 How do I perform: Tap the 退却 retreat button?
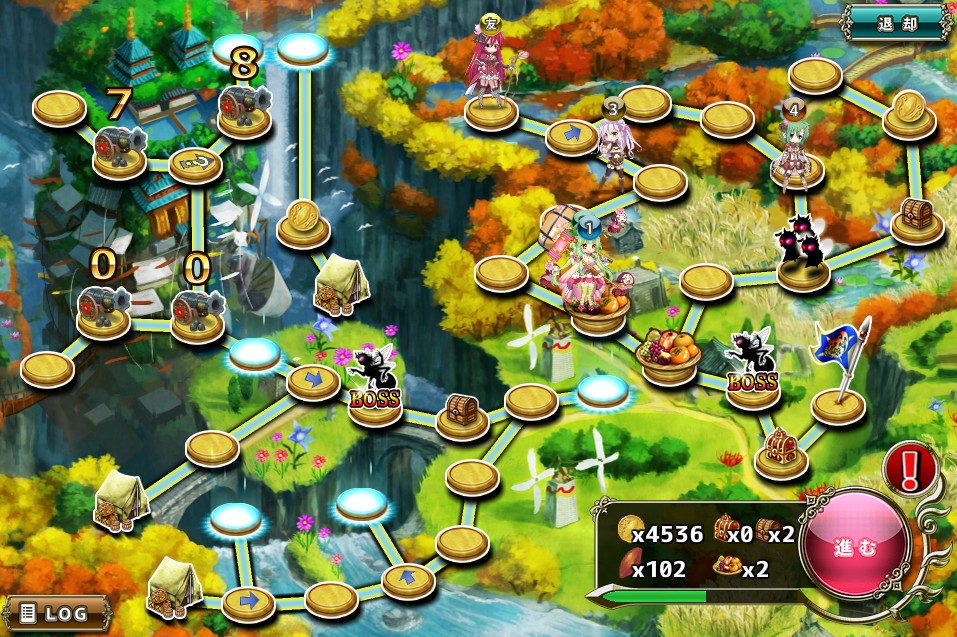coord(895,20)
